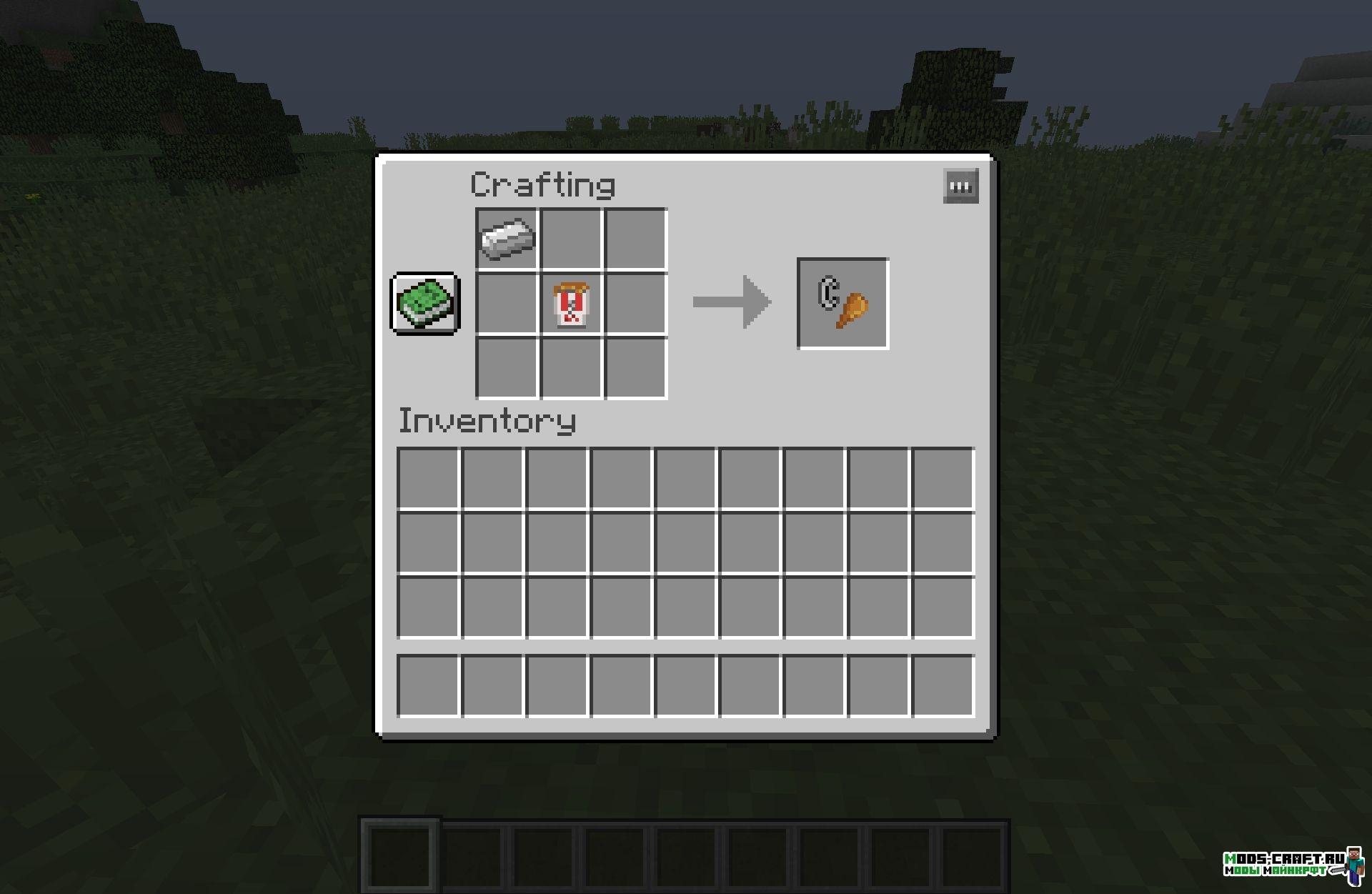Click the settings icon in the top right corner
This screenshot has height=894, width=1372.
pyautogui.click(x=960, y=186)
